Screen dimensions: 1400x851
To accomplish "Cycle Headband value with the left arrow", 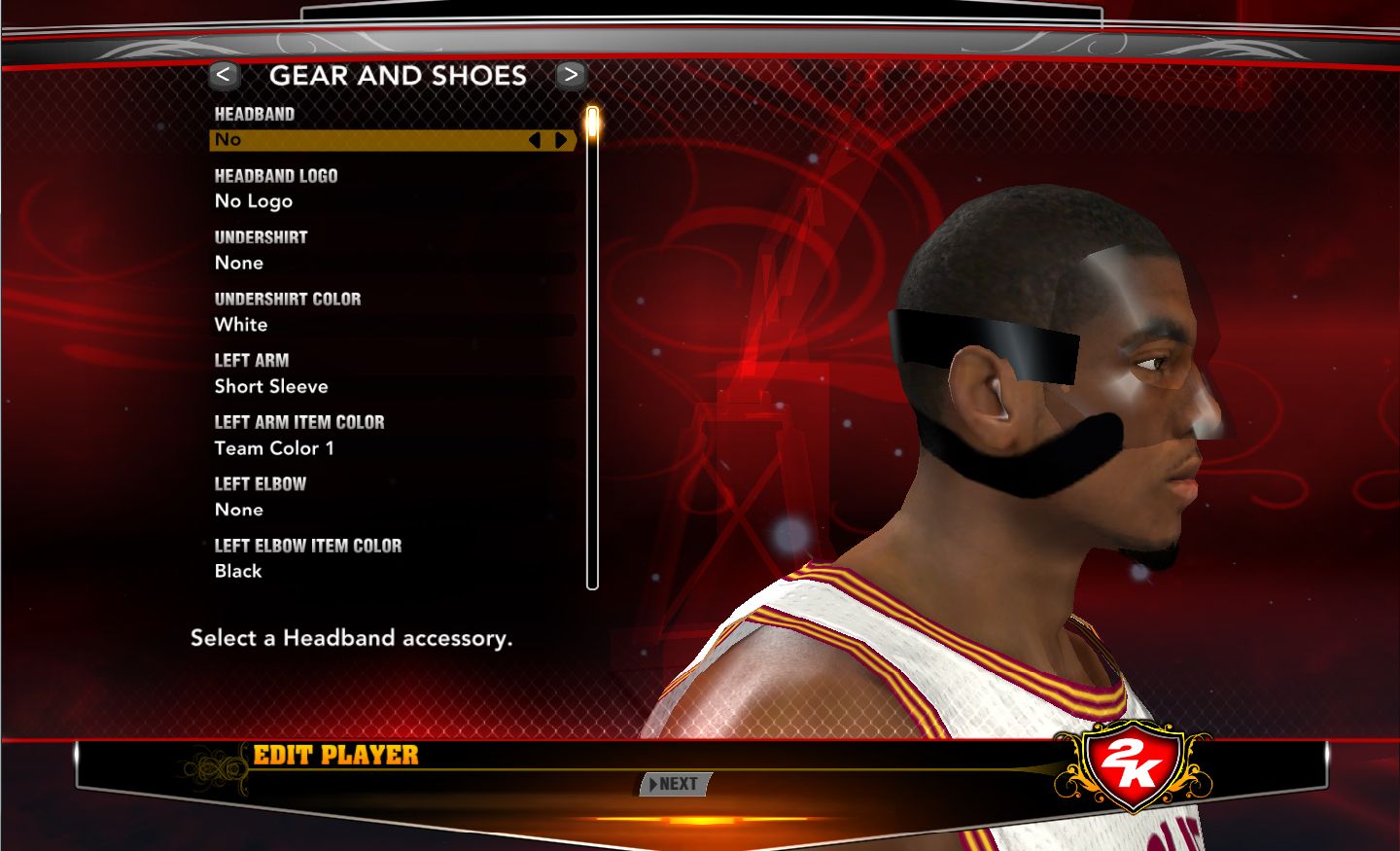I will click(x=535, y=140).
